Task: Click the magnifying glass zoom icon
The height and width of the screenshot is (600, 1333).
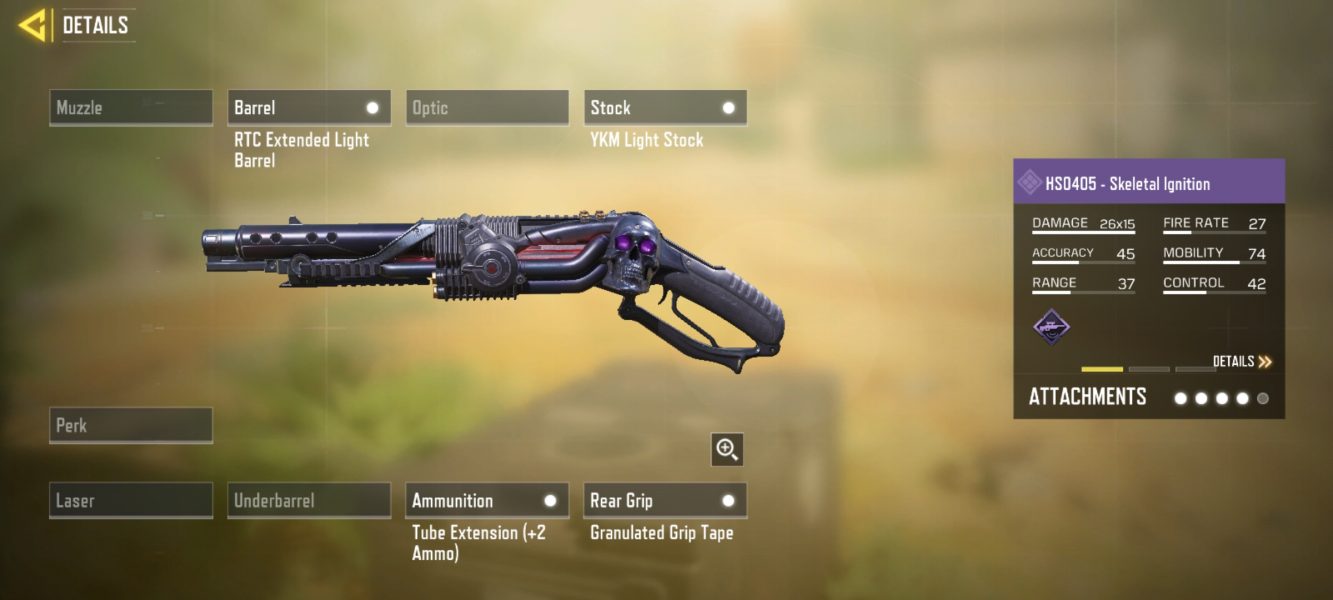Action: 727,449
